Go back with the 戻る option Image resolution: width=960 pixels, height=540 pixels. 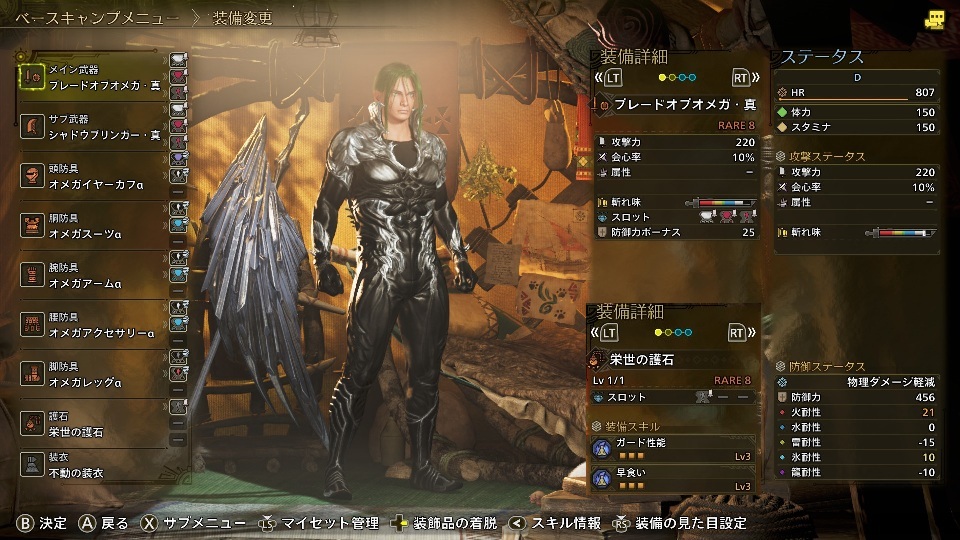click(105, 522)
